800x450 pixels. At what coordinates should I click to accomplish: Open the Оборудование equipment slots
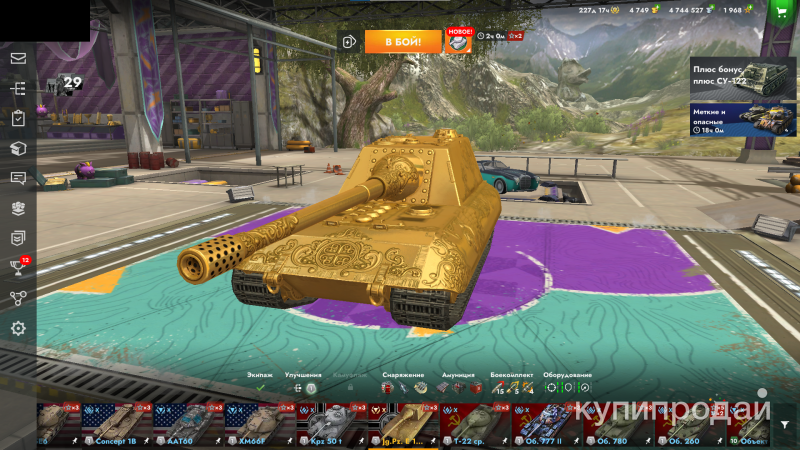pyautogui.click(x=567, y=382)
